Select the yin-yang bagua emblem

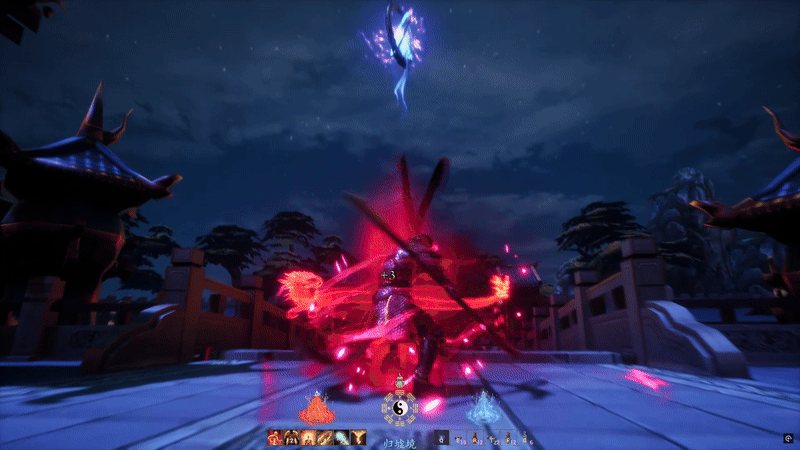pyautogui.click(x=400, y=406)
